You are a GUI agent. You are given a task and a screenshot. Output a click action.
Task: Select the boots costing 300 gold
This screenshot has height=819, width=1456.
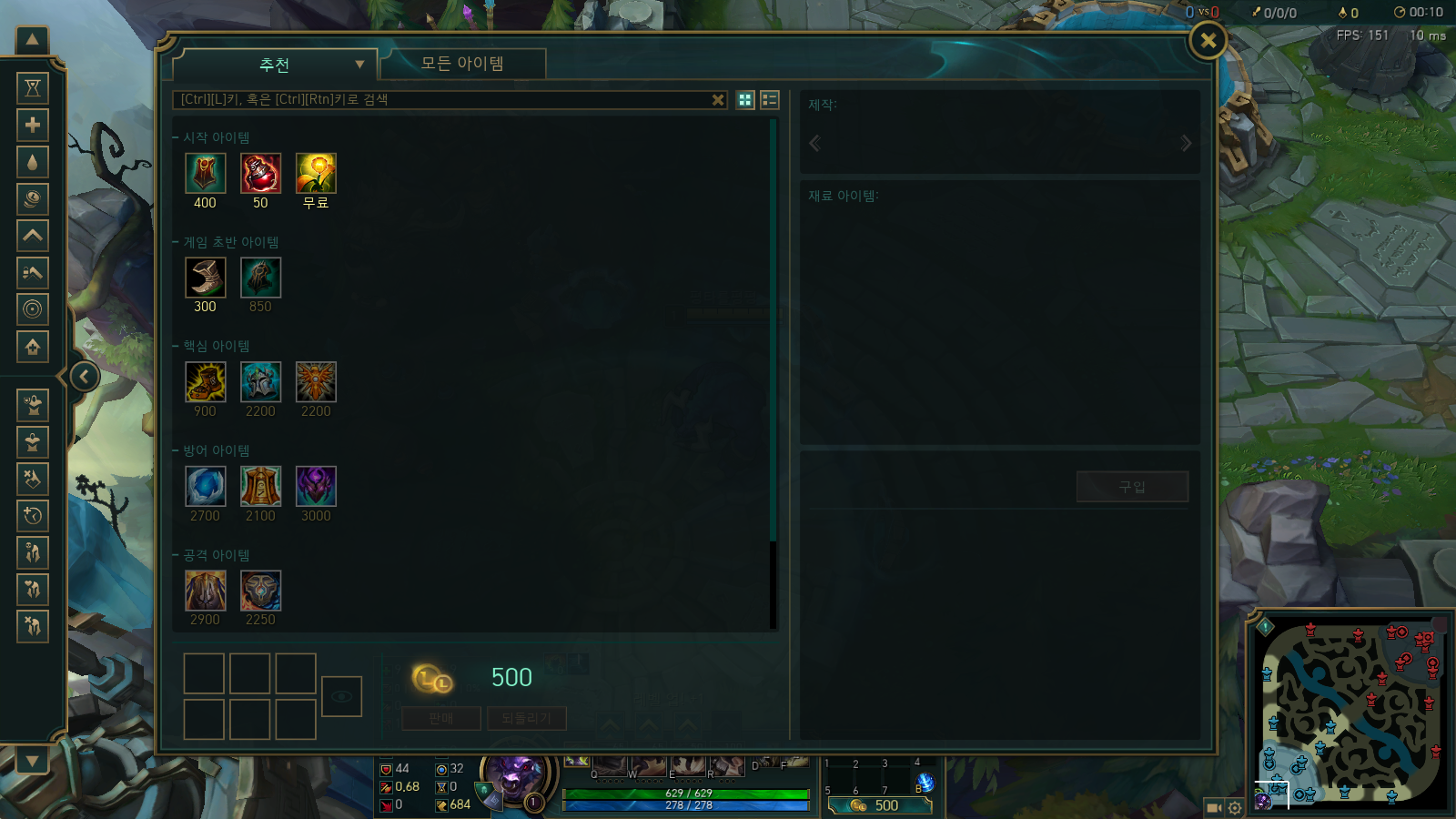pos(206,278)
